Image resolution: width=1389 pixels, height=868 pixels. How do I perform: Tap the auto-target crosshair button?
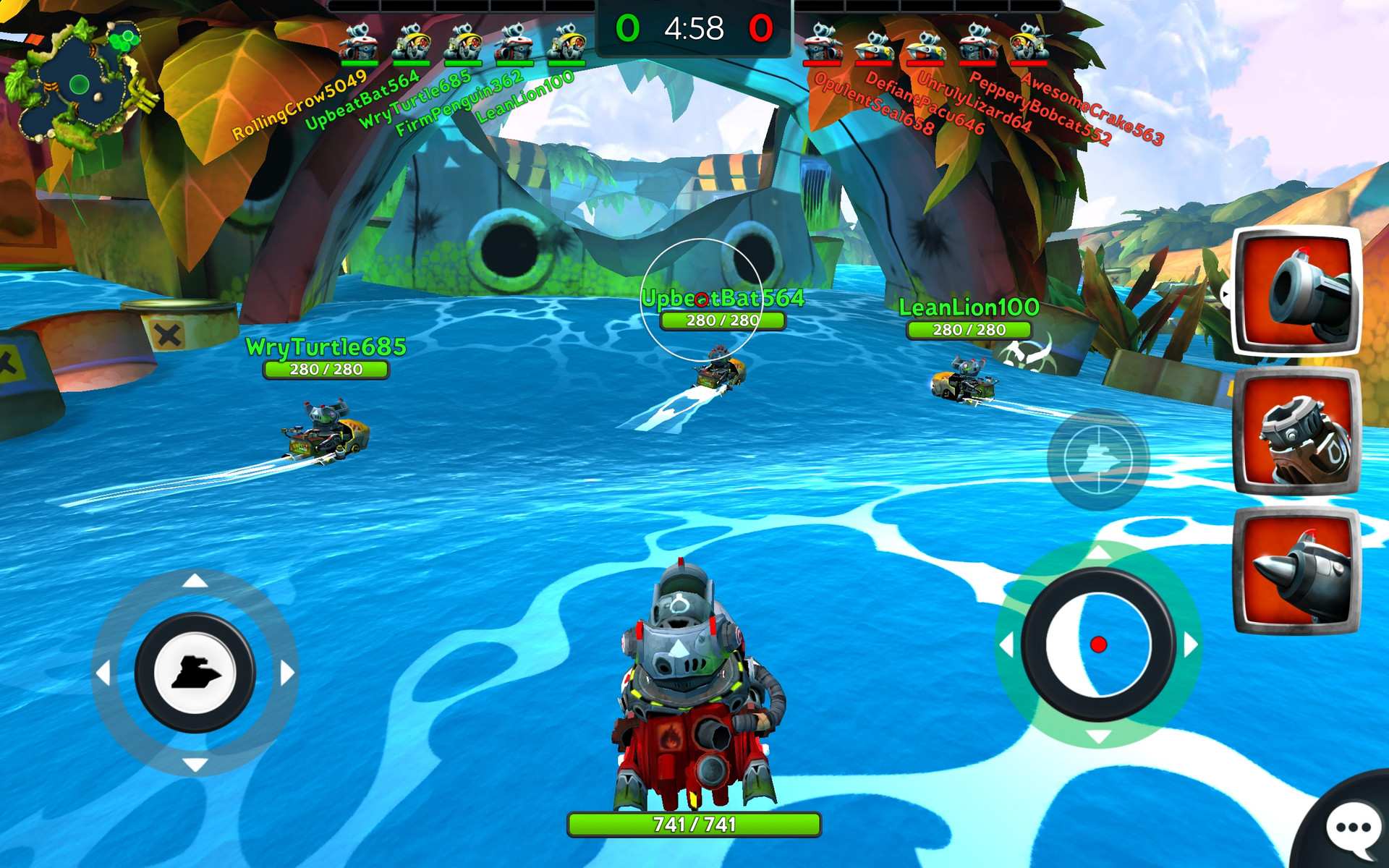[1098, 460]
